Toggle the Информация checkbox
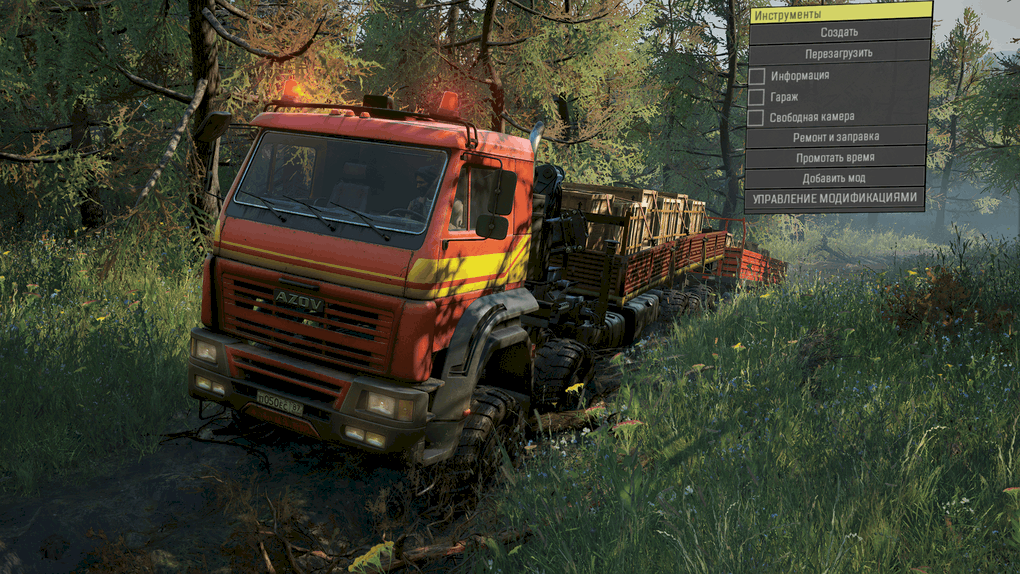Image resolution: width=1020 pixels, height=574 pixels. (x=757, y=76)
